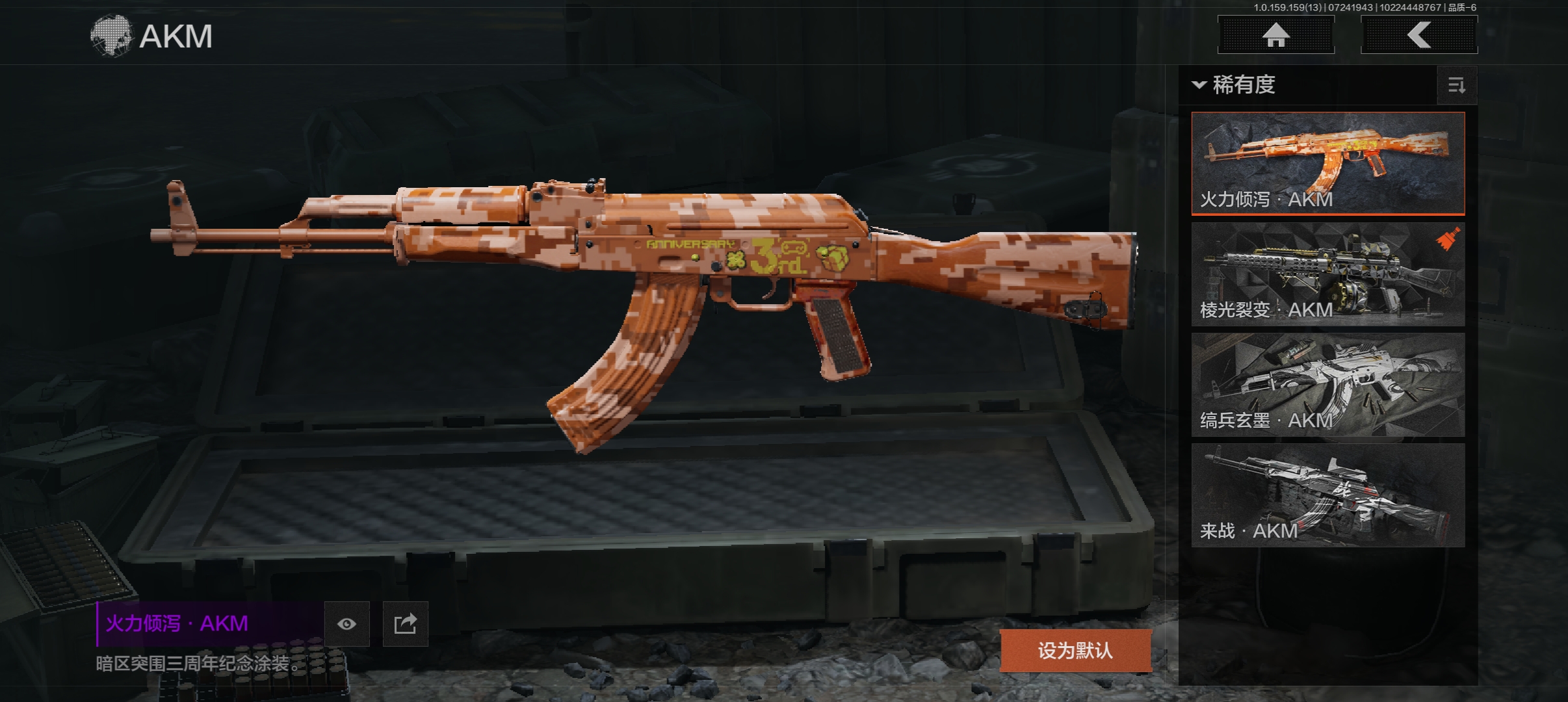Select the 火力倾泻 · AKM skin thumbnail
Screen dimensions: 1568x702
click(x=1327, y=163)
